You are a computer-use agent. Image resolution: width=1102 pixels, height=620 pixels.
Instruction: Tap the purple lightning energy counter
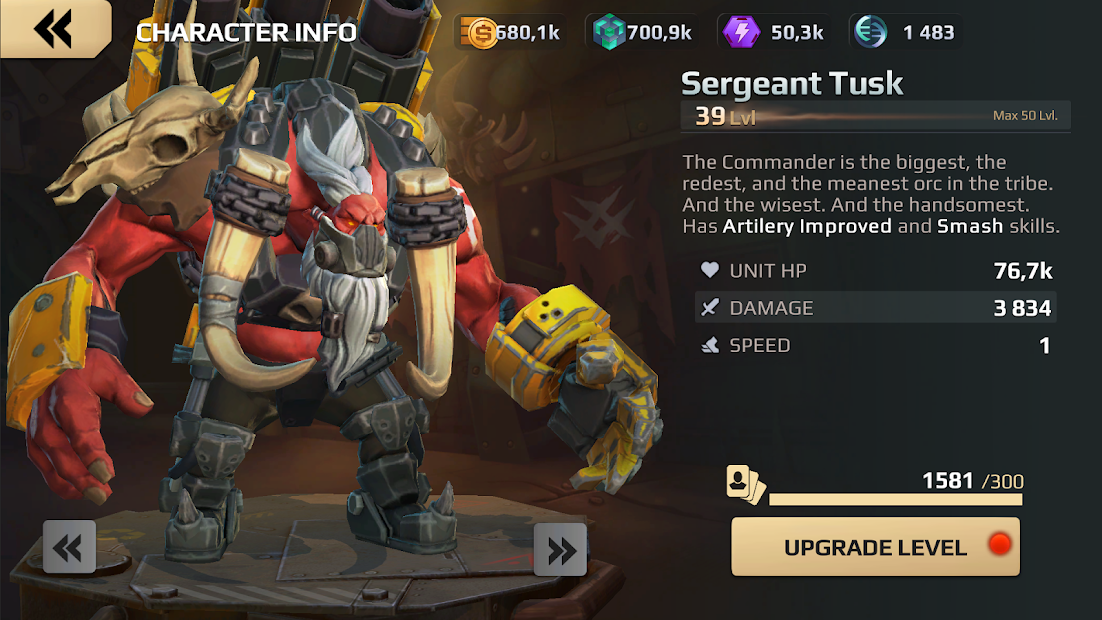774,32
